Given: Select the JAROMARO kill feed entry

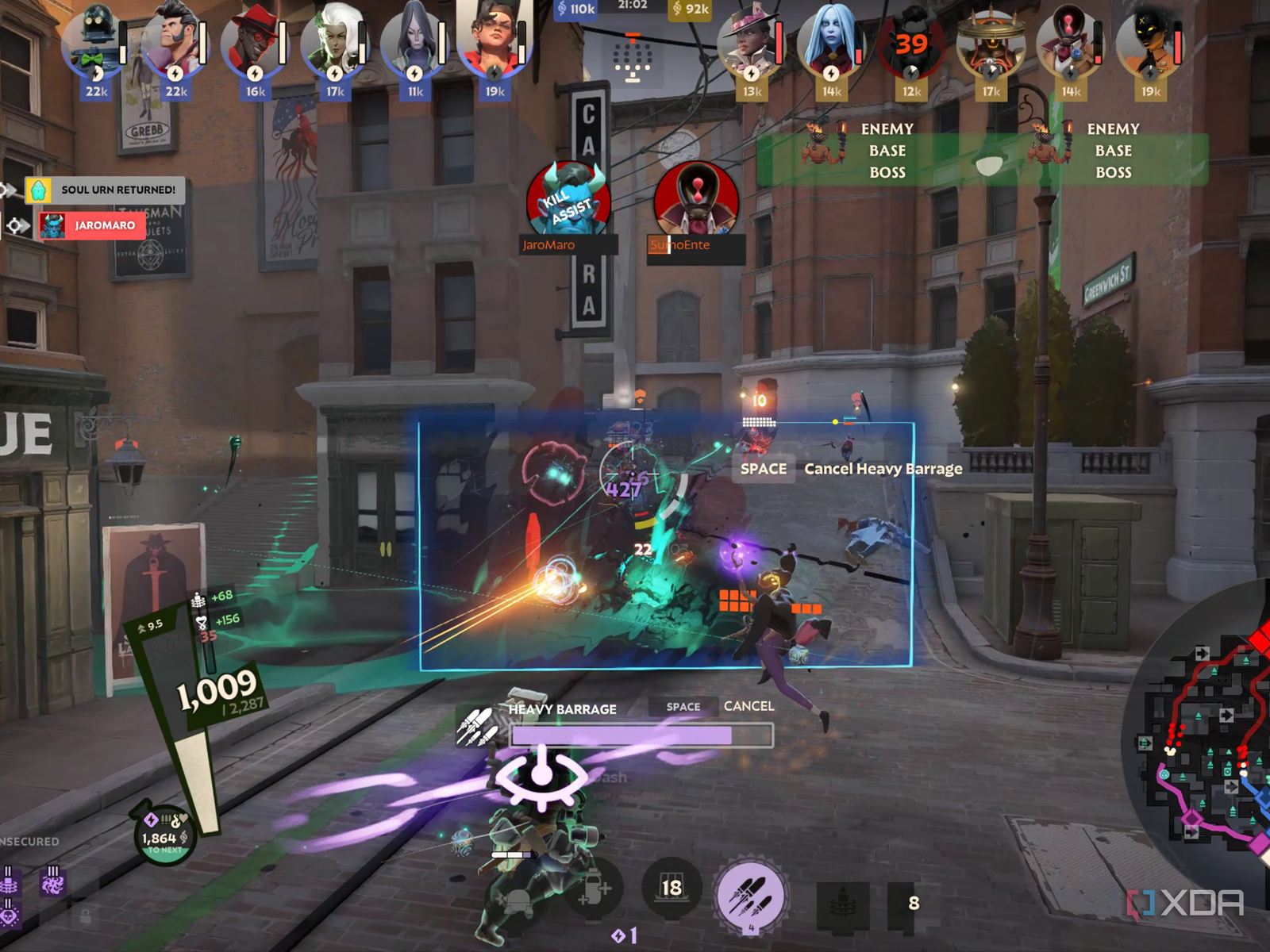Looking at the screenshot, I should tap(92, 225).
